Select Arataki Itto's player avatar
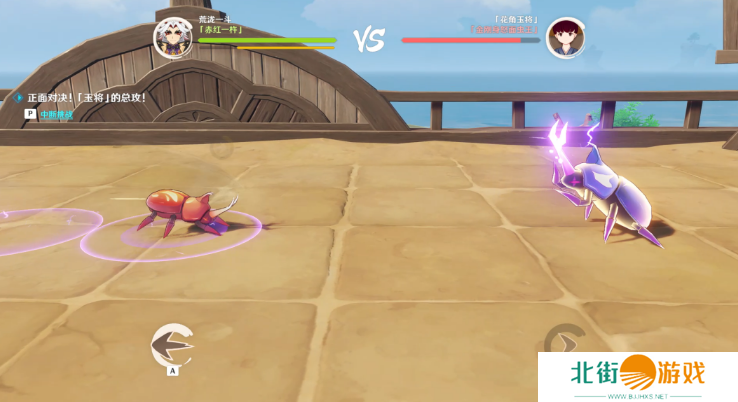The width and height of the screenshot is (738, 402). (172, 38)
